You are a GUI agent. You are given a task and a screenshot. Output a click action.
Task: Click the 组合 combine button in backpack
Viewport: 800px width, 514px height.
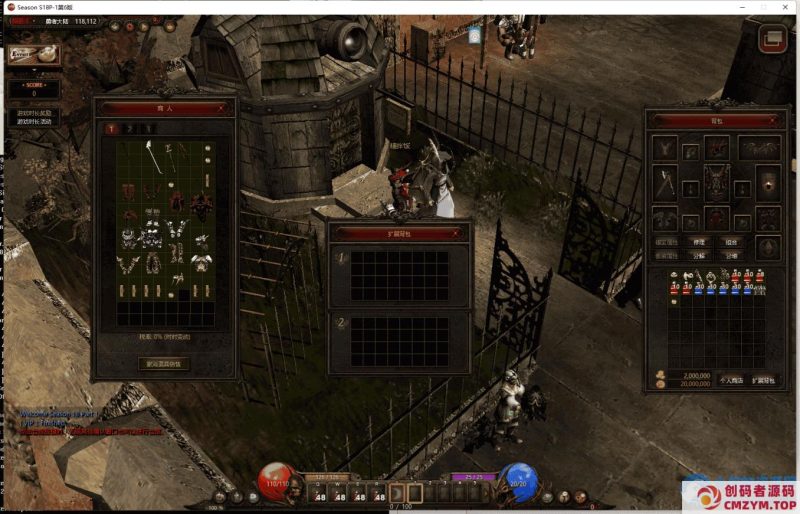point(731,242)
